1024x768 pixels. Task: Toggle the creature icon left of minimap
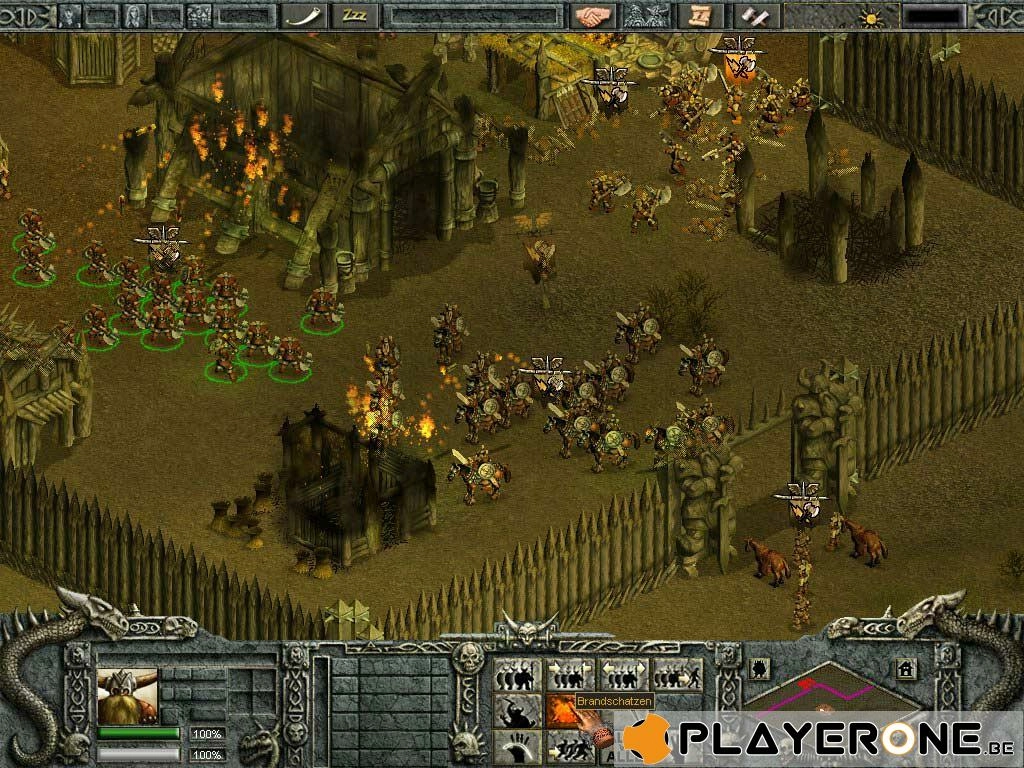click(759, 667)
